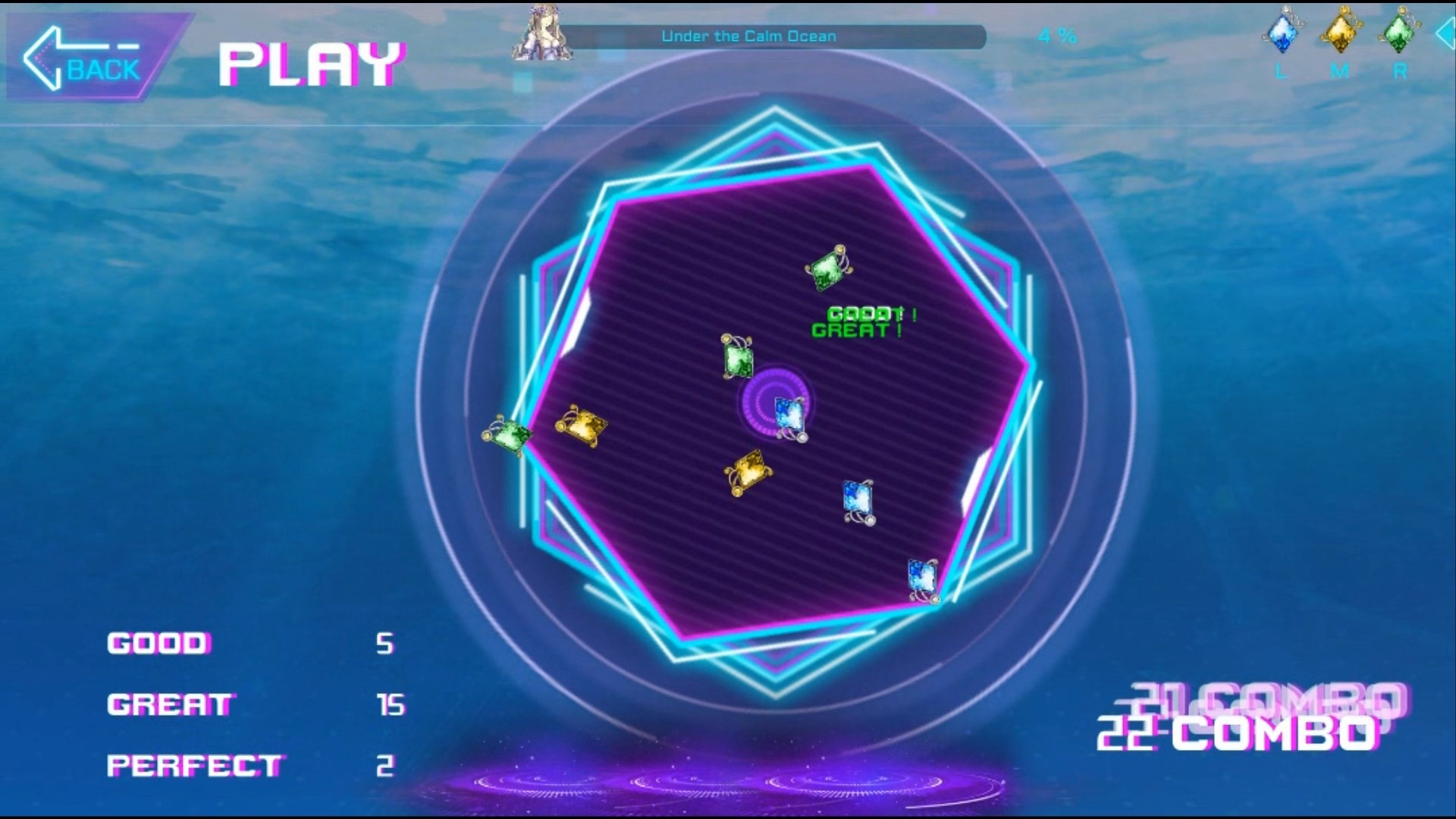Image resolution: width=1456 pixels, height=819 pixels.
Task: Tap the green gem note near the top
Action: click(x=829, y=270)
